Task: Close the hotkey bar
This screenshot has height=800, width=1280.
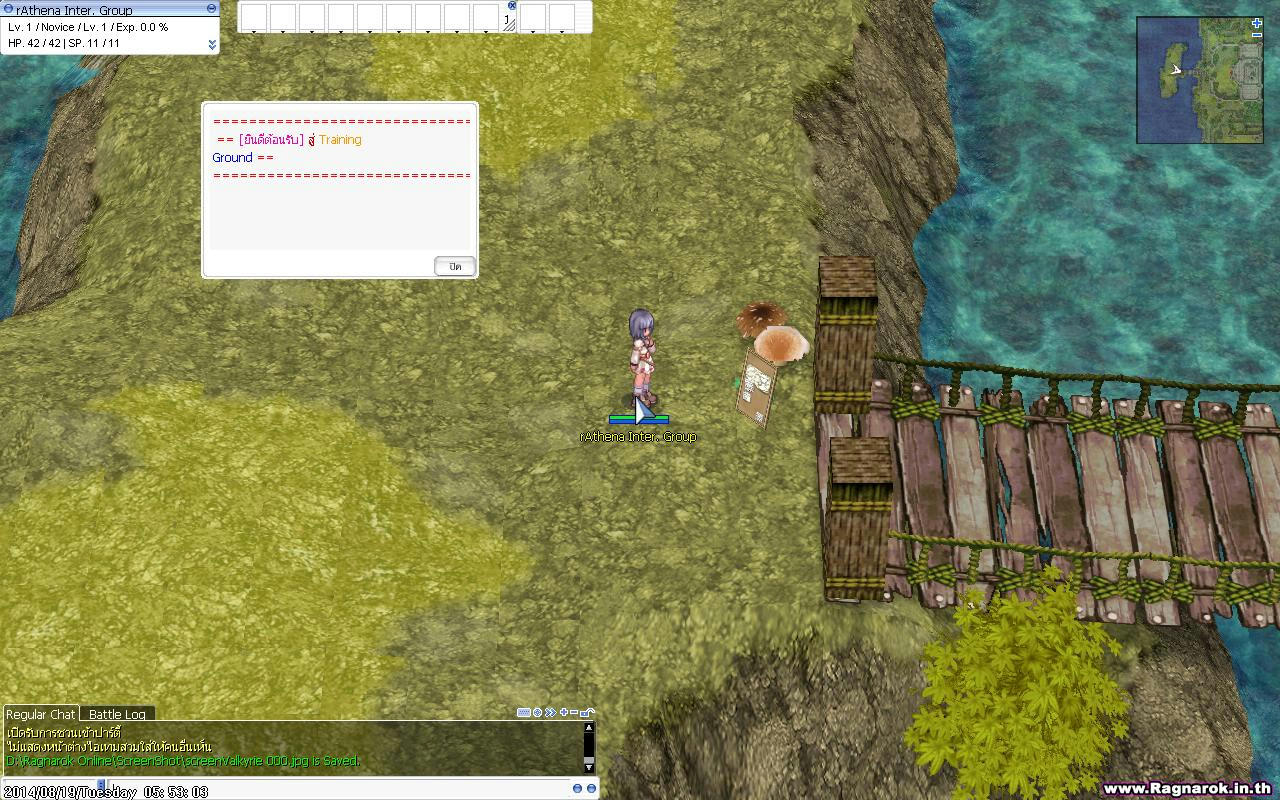Action: (x=512, y=5)
